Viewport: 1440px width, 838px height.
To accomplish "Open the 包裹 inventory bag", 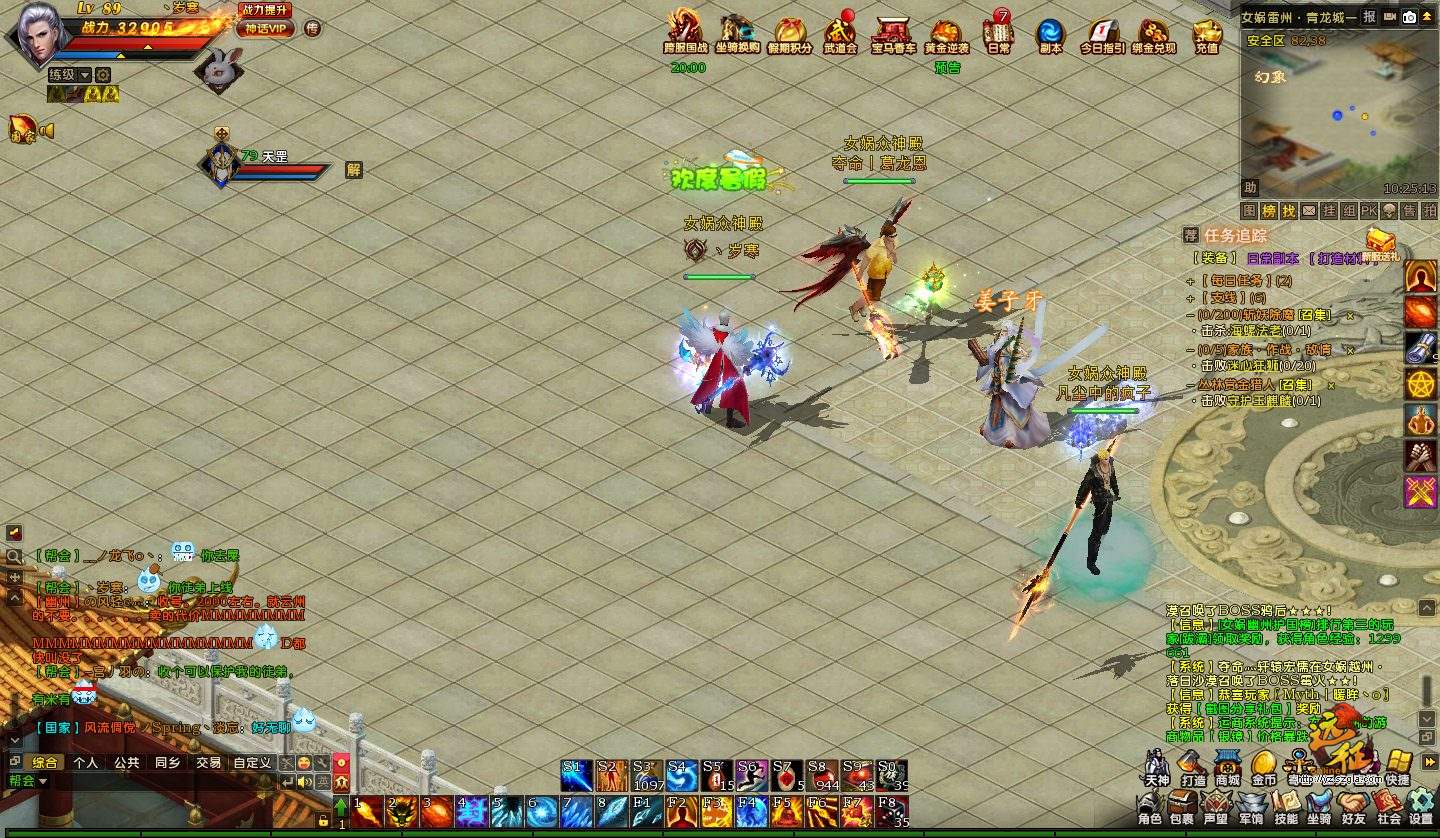I will (1182, 803).
